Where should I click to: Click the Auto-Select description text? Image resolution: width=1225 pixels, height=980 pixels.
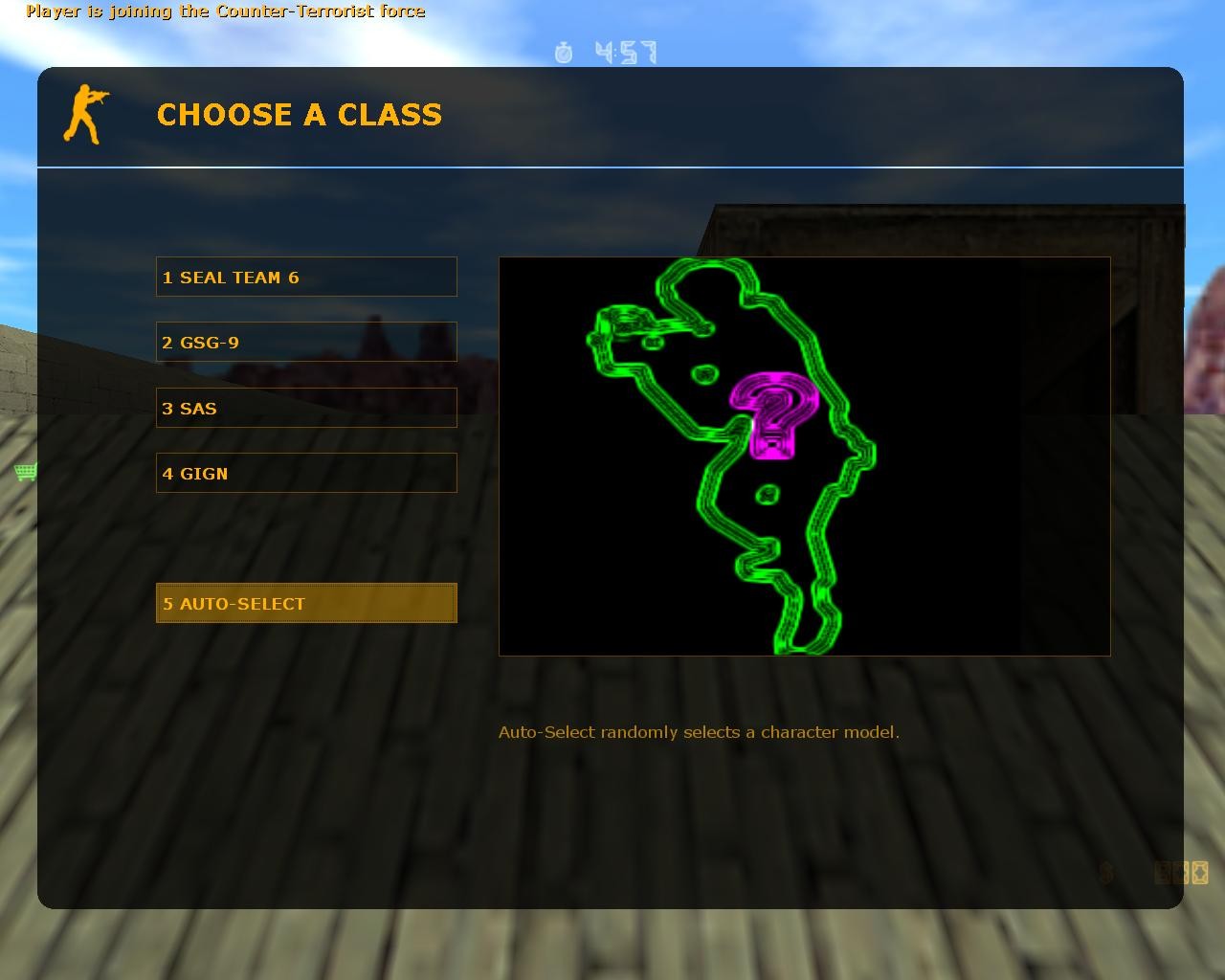pos(700,731)
